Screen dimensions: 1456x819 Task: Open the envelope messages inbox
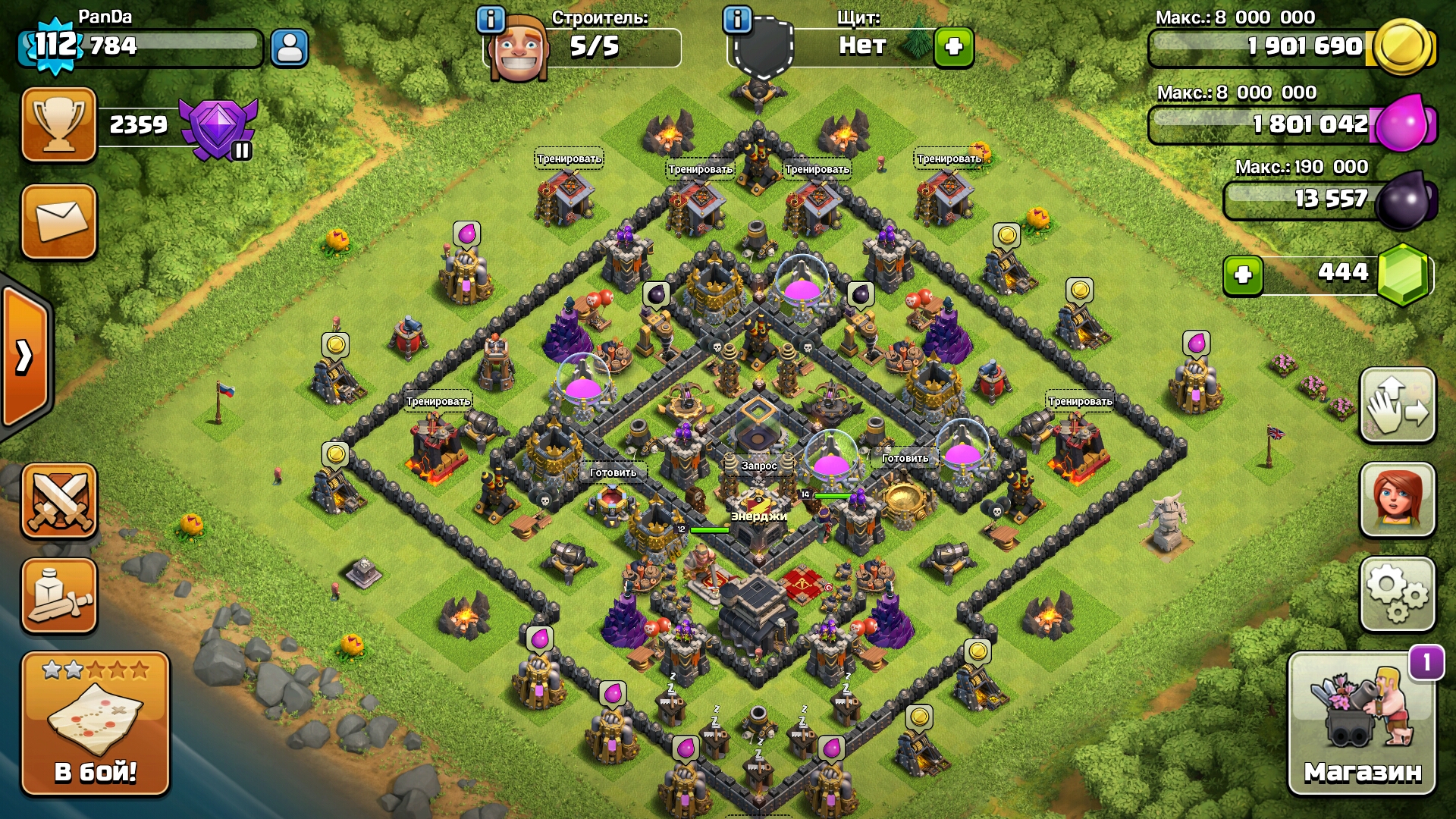click(59, 221)
